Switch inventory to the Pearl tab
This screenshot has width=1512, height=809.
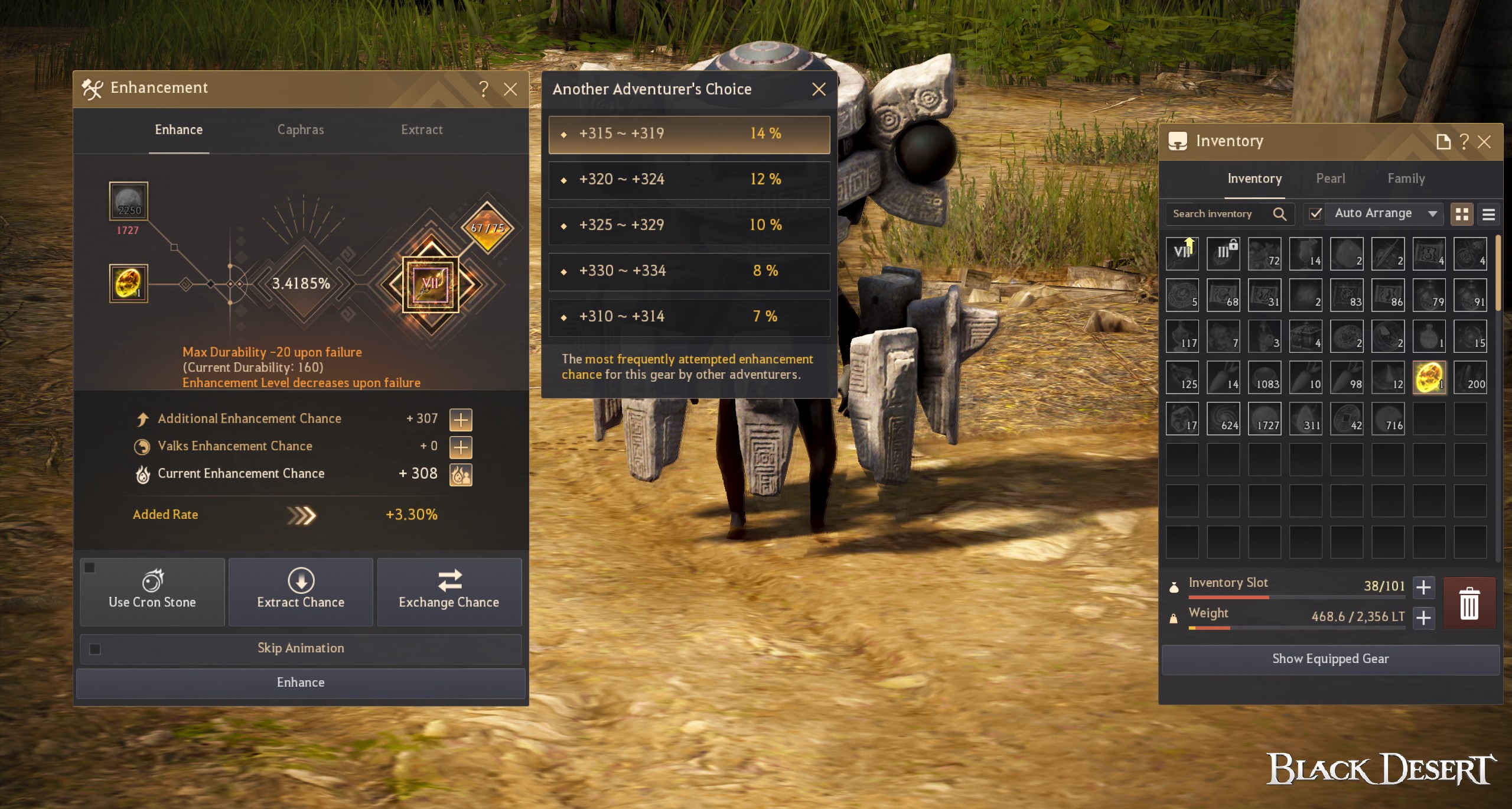(1330, 178)
